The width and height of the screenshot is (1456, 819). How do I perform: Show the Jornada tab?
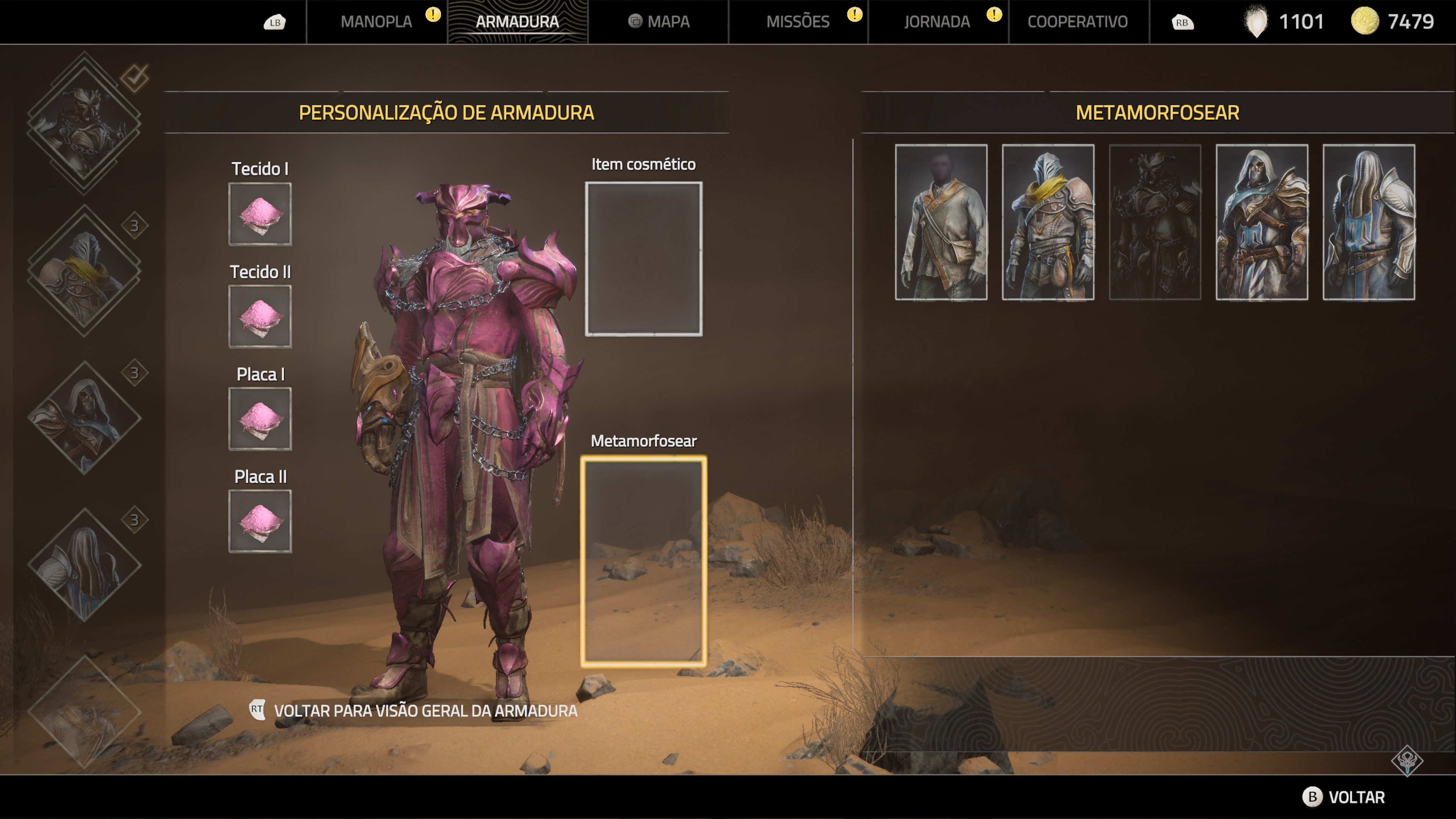coord(937,22)
